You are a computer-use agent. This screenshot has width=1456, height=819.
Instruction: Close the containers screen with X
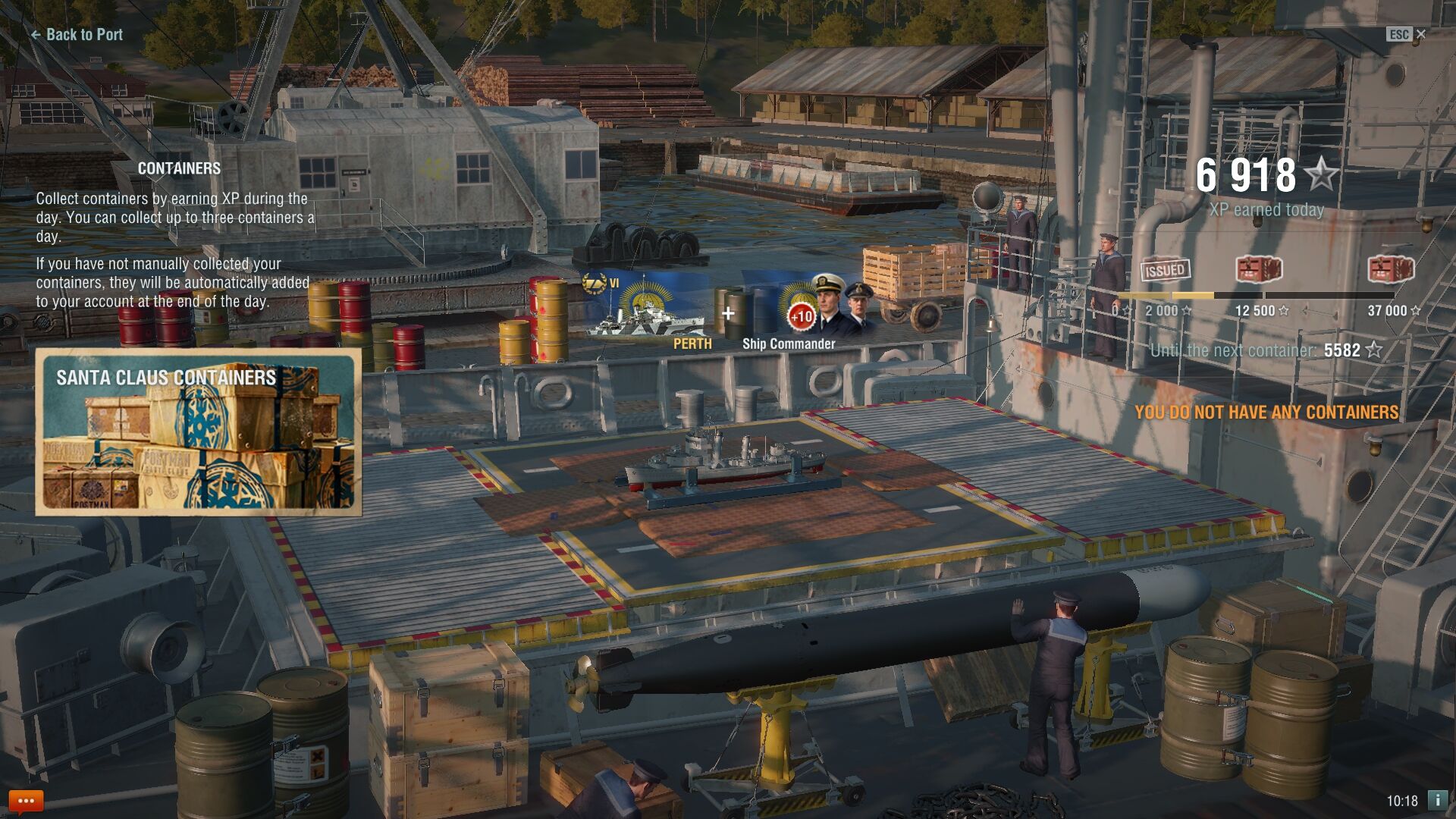point(1420,34)
